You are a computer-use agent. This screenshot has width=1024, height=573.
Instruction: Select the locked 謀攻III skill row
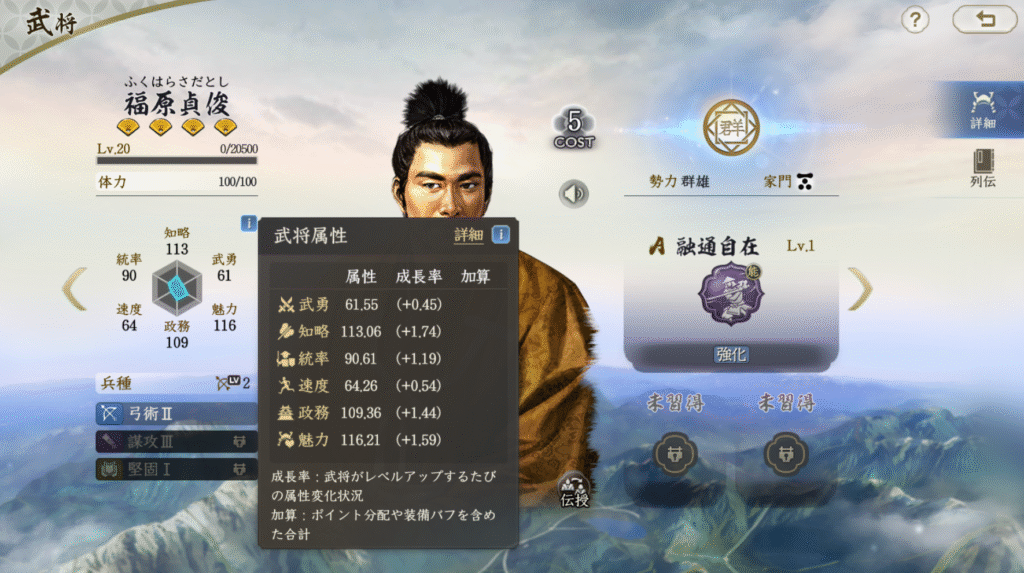click(x=176, y=441)
